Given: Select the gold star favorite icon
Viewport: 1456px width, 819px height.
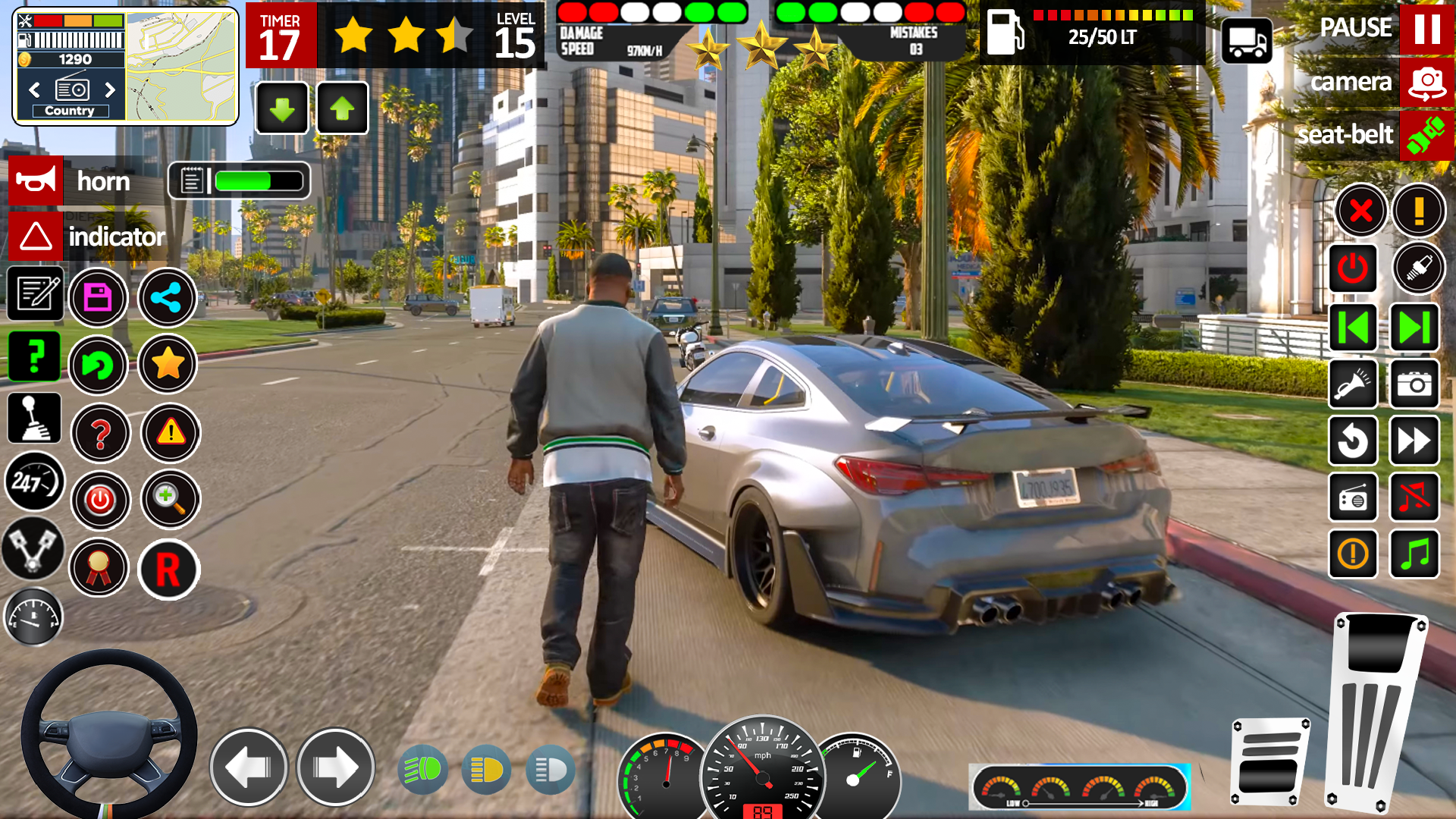Looking at the screenshot, I should [x=167, y=364].
